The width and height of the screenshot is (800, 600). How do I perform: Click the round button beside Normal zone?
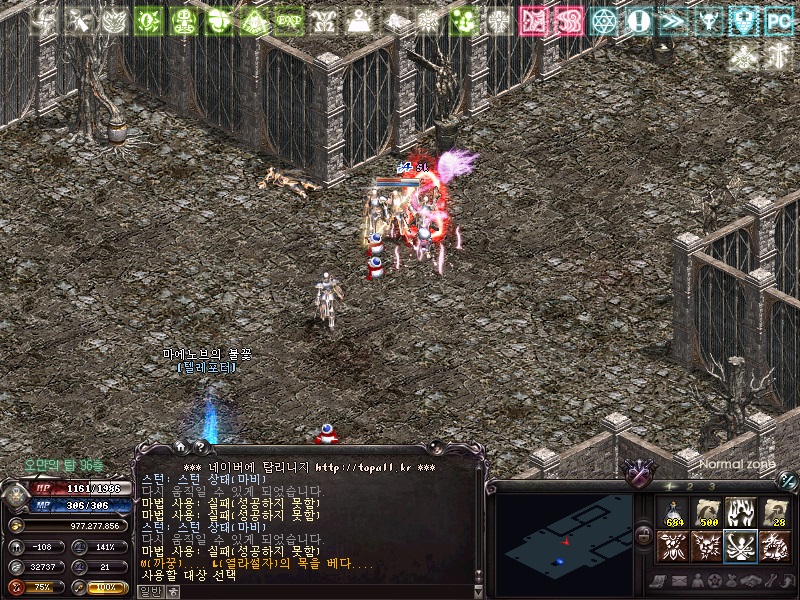click(x=787, y=480)
